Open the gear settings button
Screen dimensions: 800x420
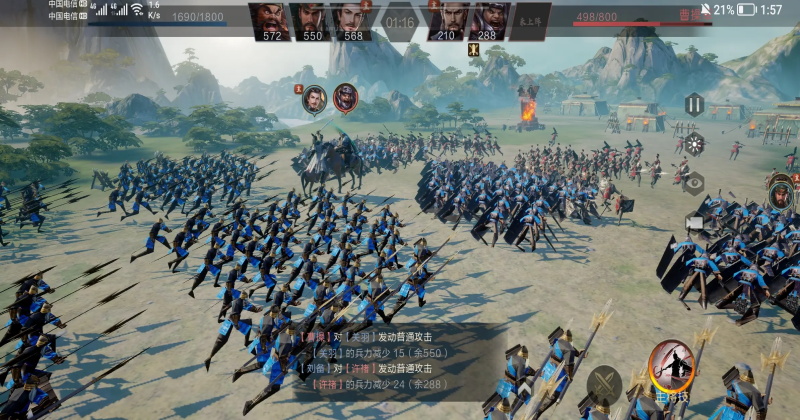tap(694, 143)
